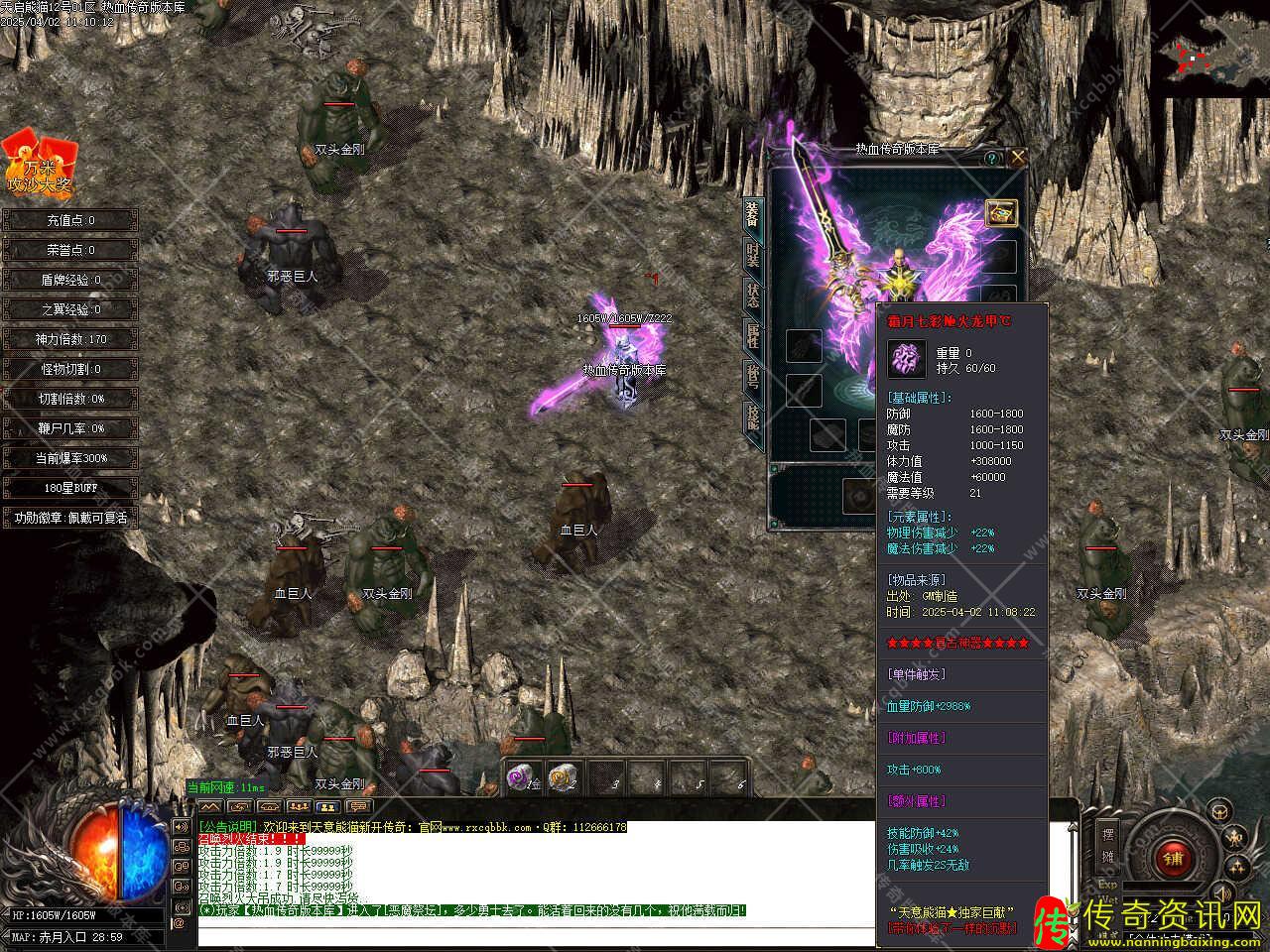1270x952 pixels.
Task: Toggle the speaker sound button
Action: pyautogui.click(x=1221, y=894)
